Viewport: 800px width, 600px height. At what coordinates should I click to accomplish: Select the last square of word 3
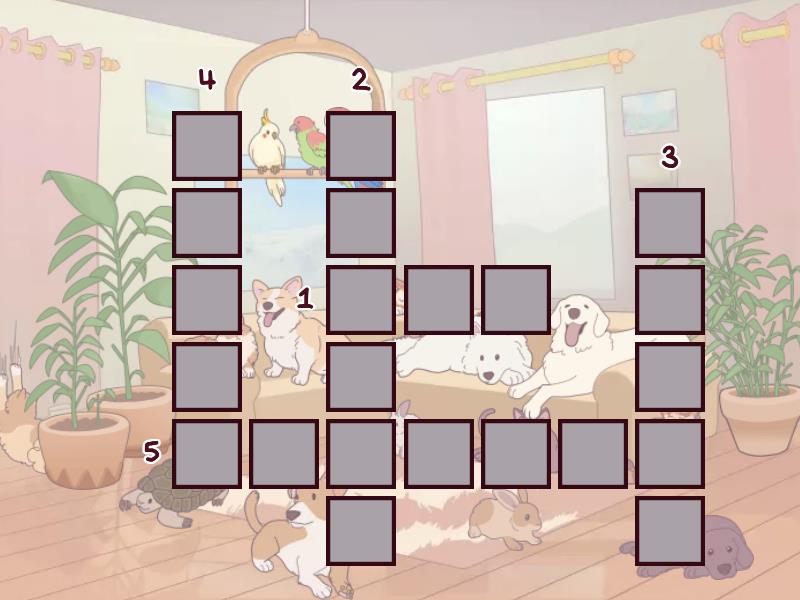670,531
